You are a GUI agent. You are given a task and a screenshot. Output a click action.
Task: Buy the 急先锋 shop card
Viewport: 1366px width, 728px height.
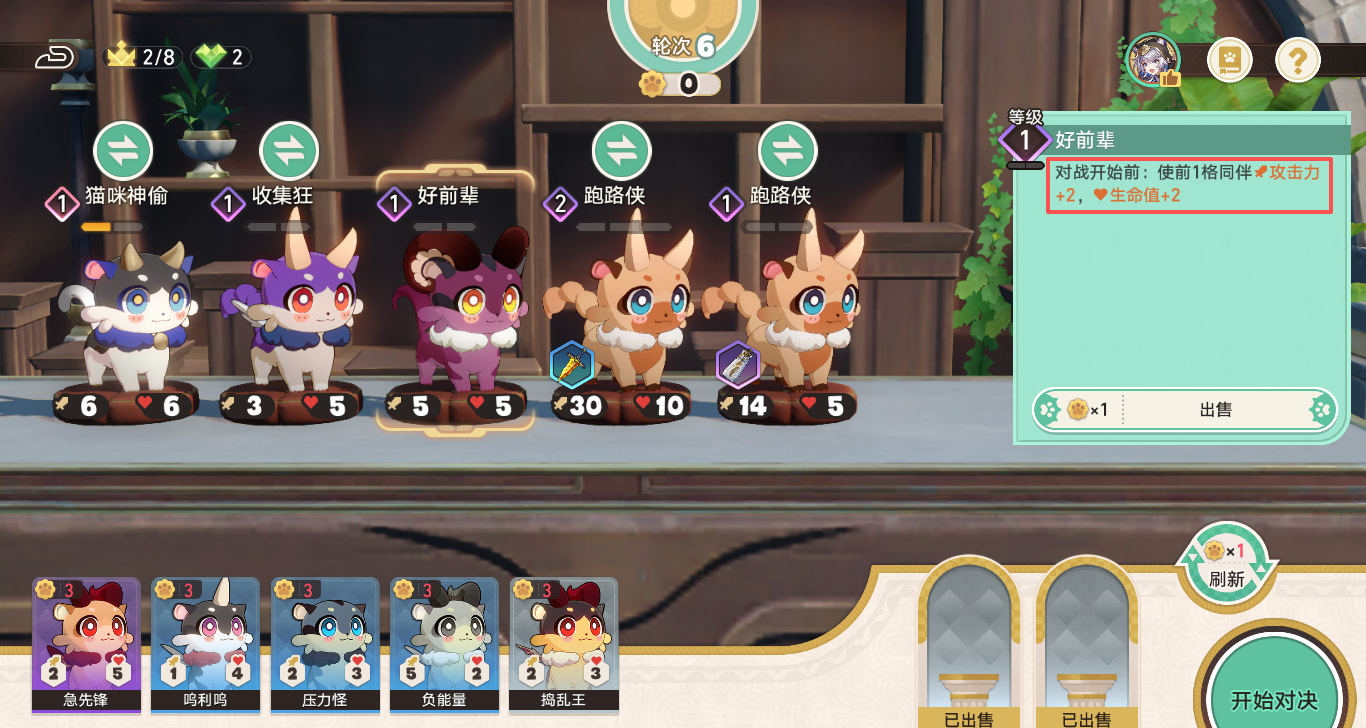click(86, 640)
